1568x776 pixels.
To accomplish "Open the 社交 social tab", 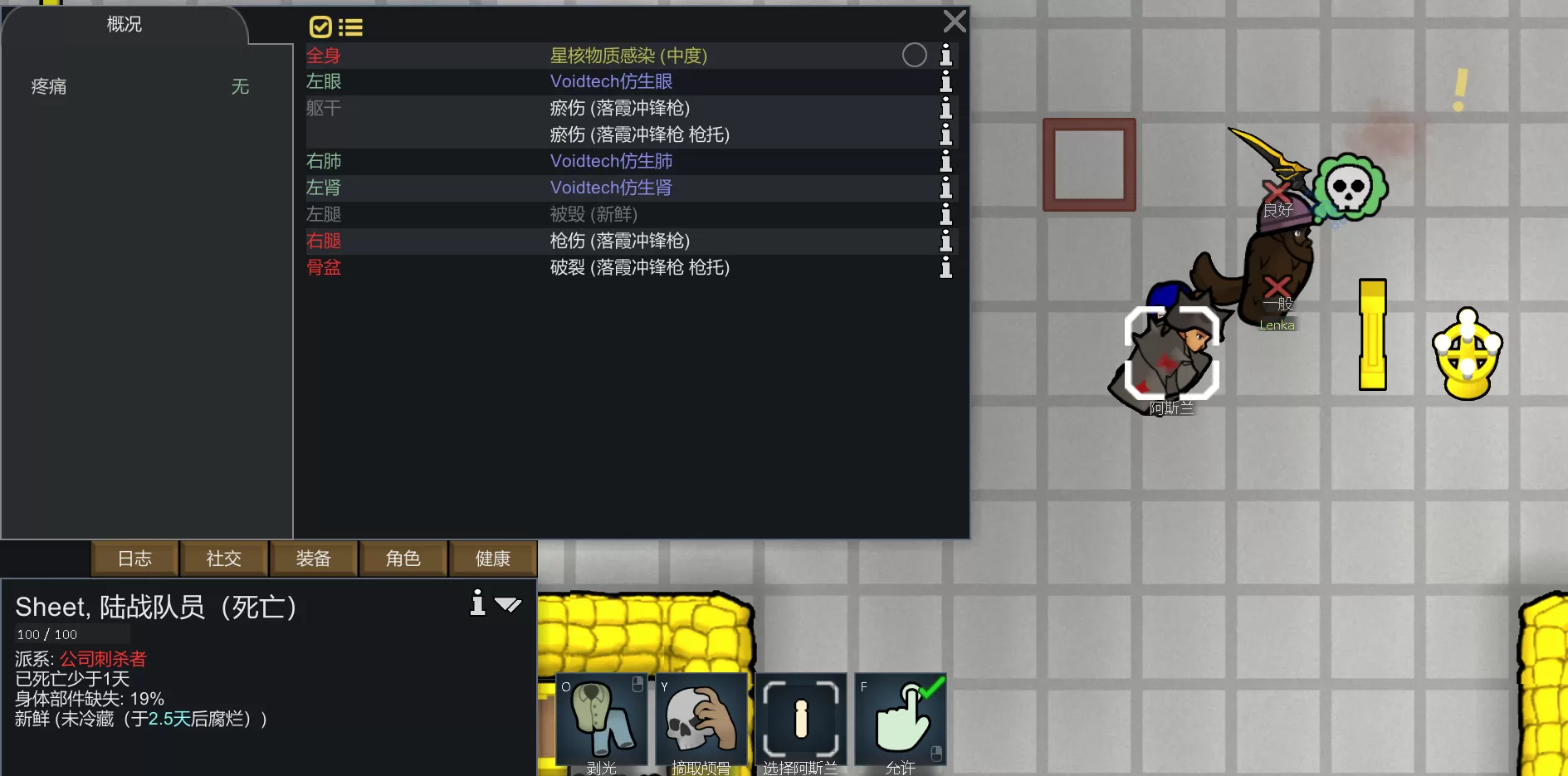I will 224,559.
